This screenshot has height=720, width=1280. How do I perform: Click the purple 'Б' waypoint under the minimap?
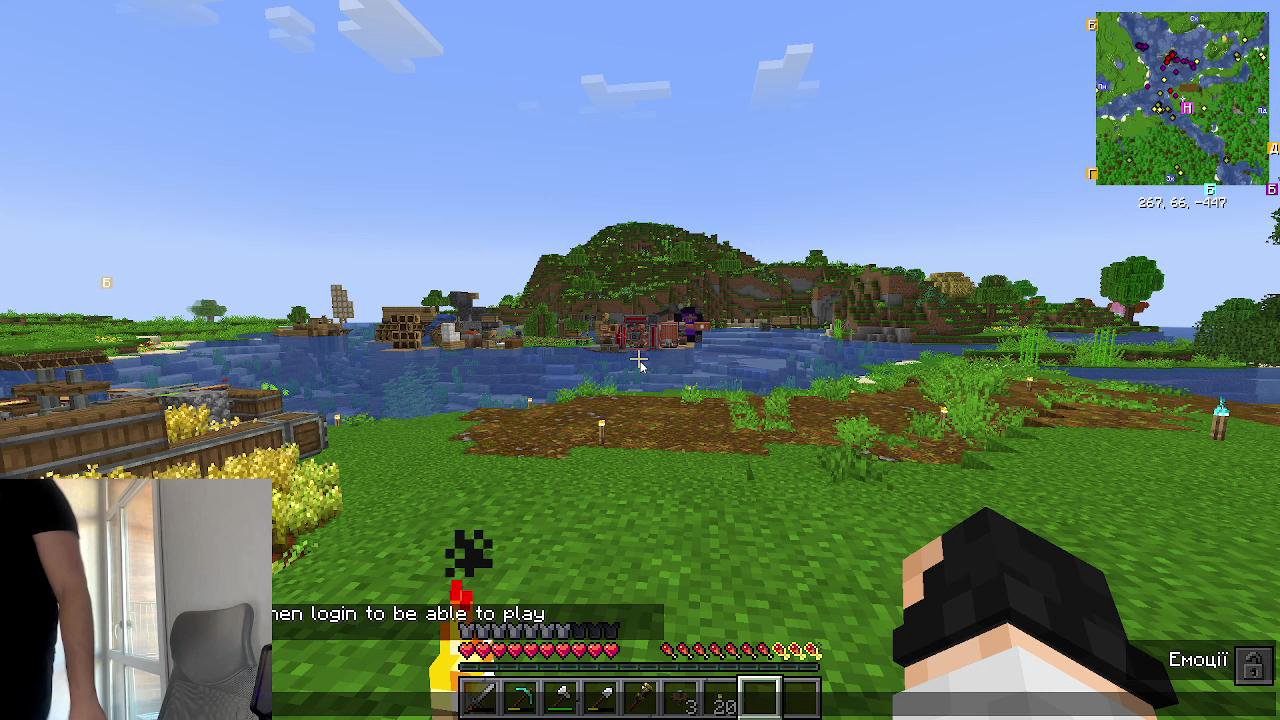(x=1271, y=190)
